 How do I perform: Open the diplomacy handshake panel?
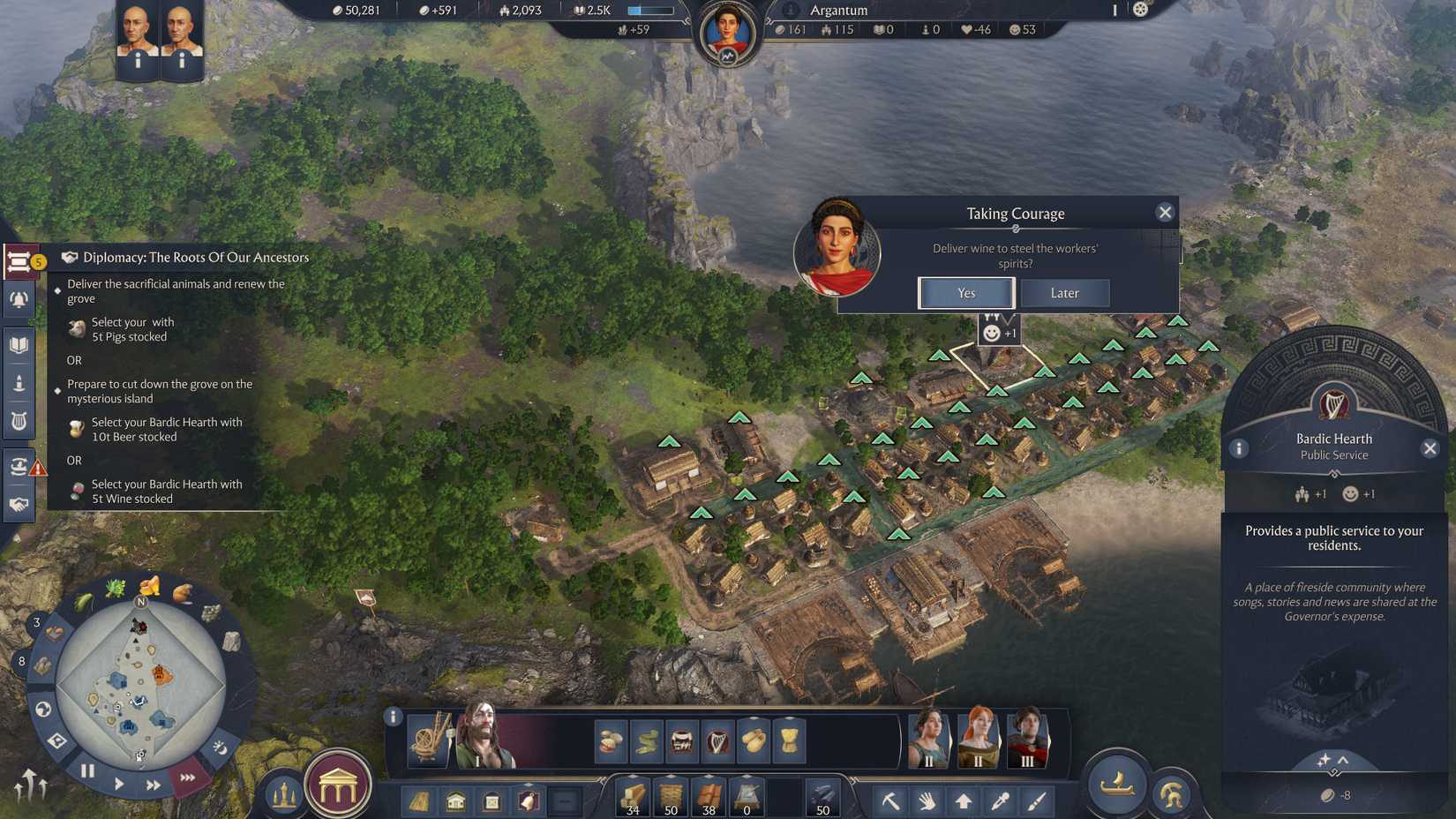(19, 503)
